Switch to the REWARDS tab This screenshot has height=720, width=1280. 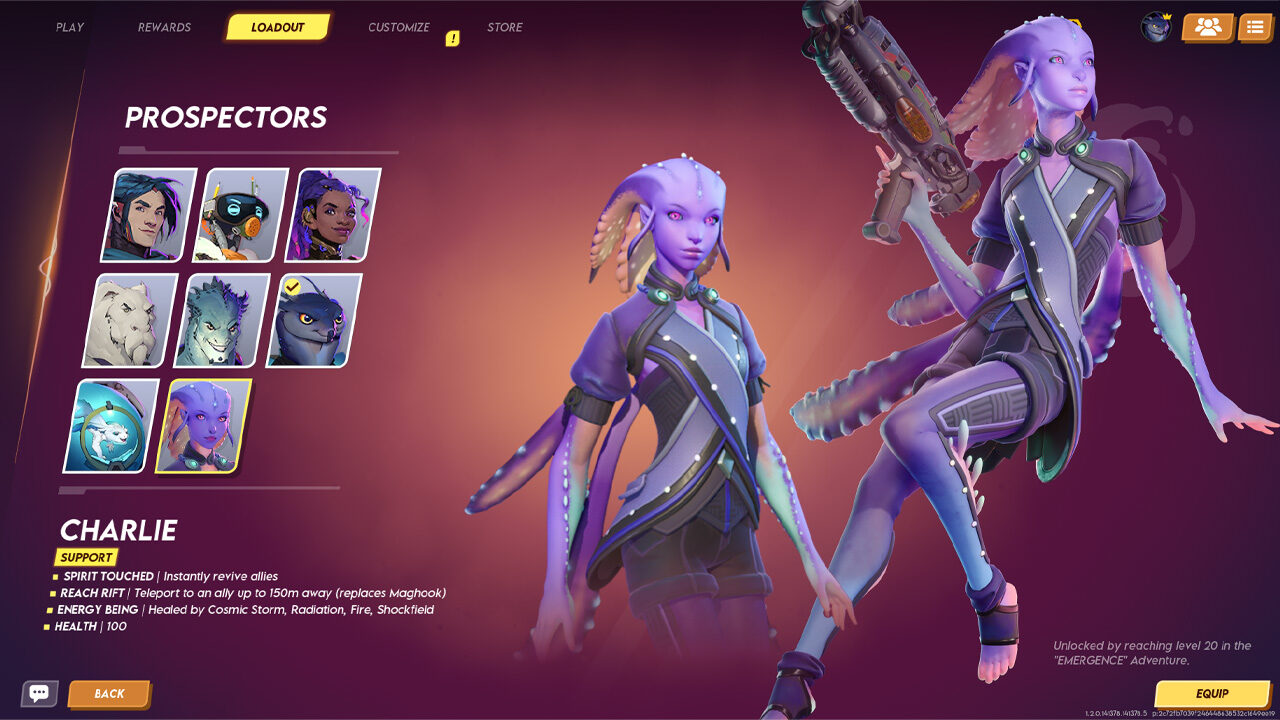pos(164,27)
